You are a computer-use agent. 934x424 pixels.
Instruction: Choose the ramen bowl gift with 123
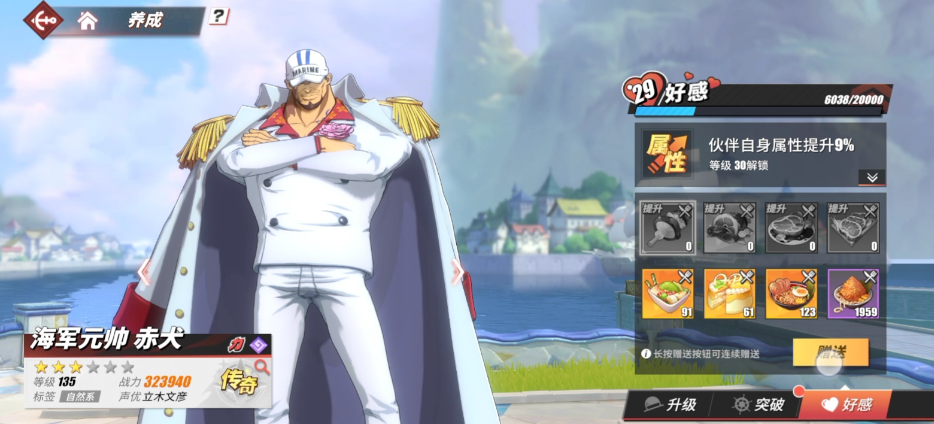click(791, 294)
